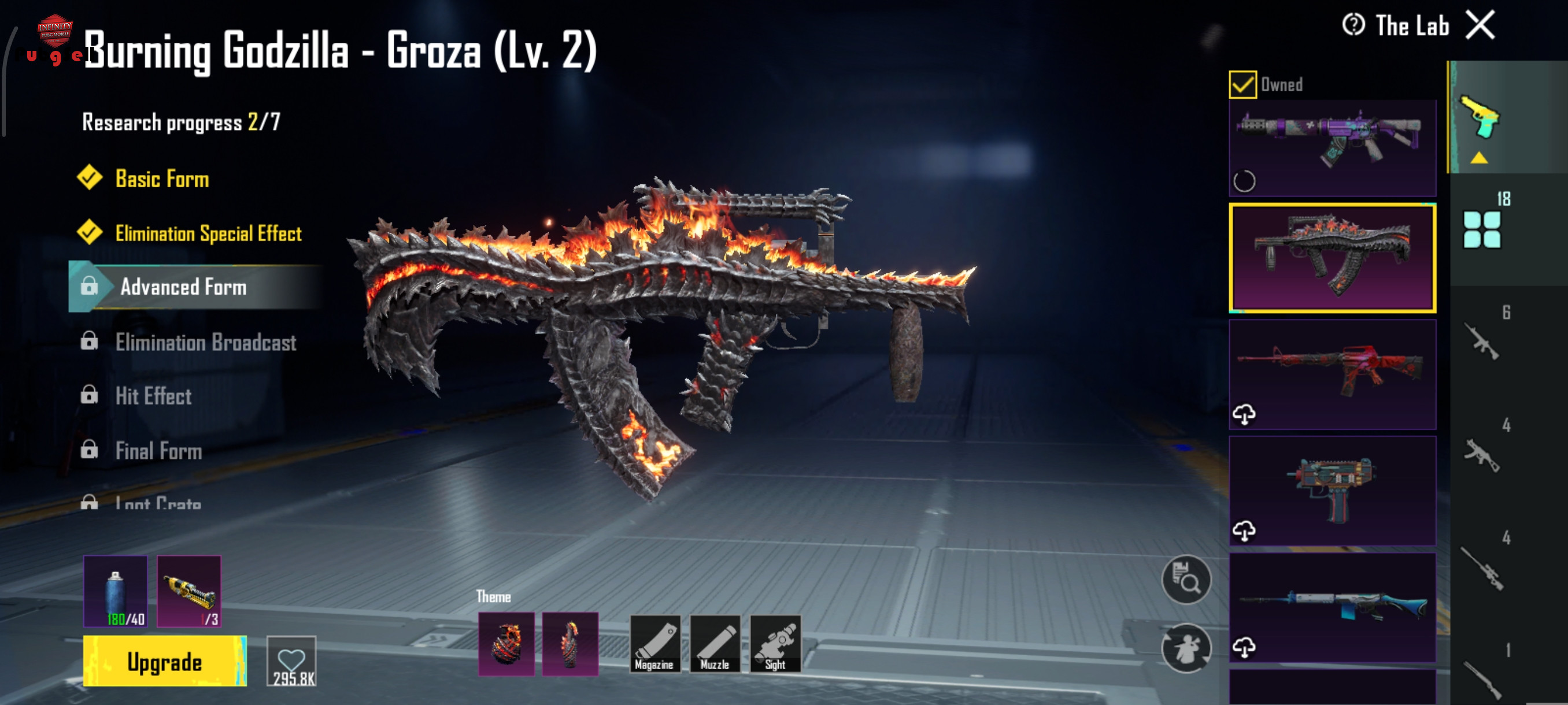This screenshot has width=1568, height=705.
Task: Choose the UZI skin thumbnail
Action: coord(1332,490)
